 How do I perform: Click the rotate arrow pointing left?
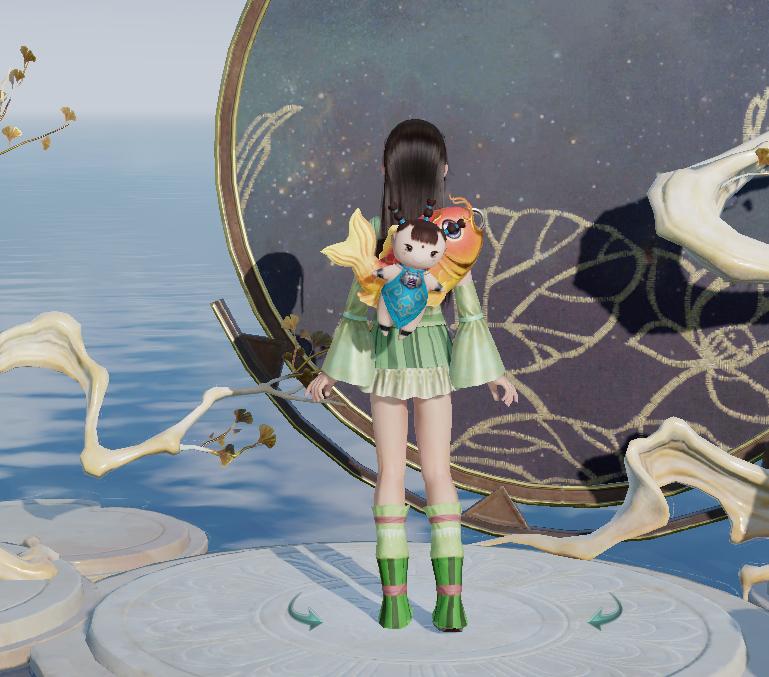tap(605, 612)
